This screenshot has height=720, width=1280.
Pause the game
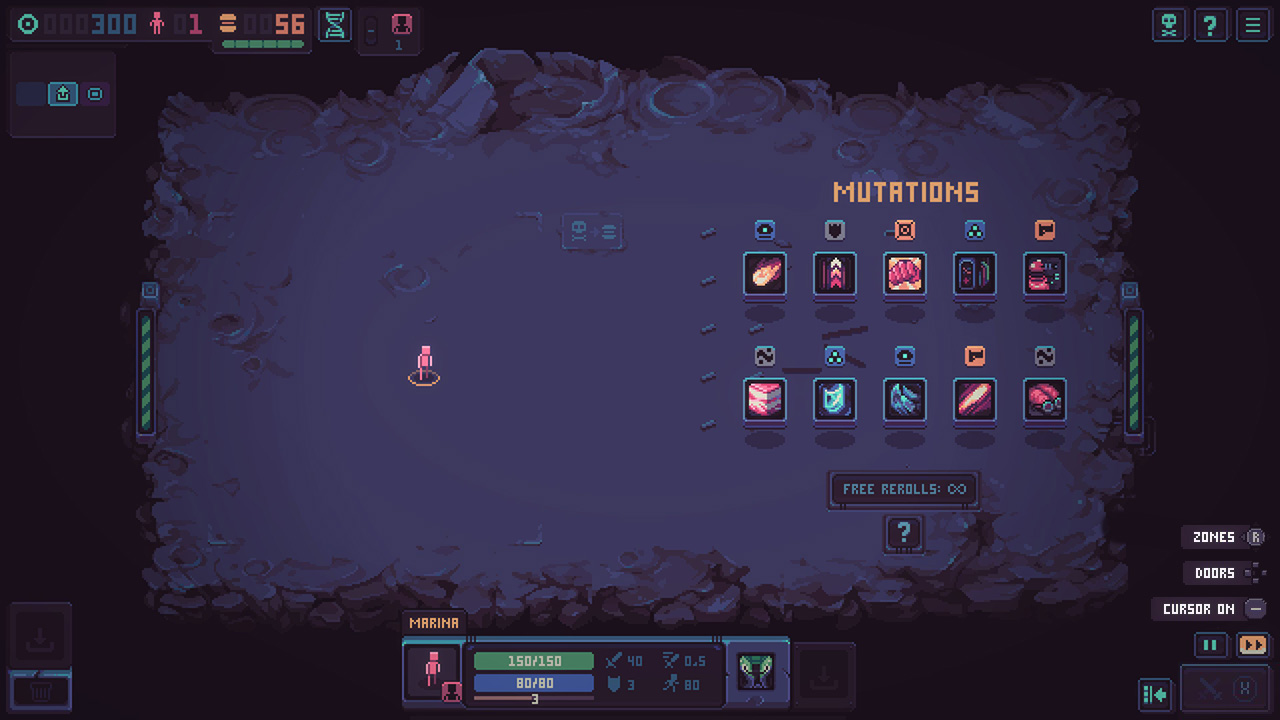pyautogui.click(x=1210, y=645)
